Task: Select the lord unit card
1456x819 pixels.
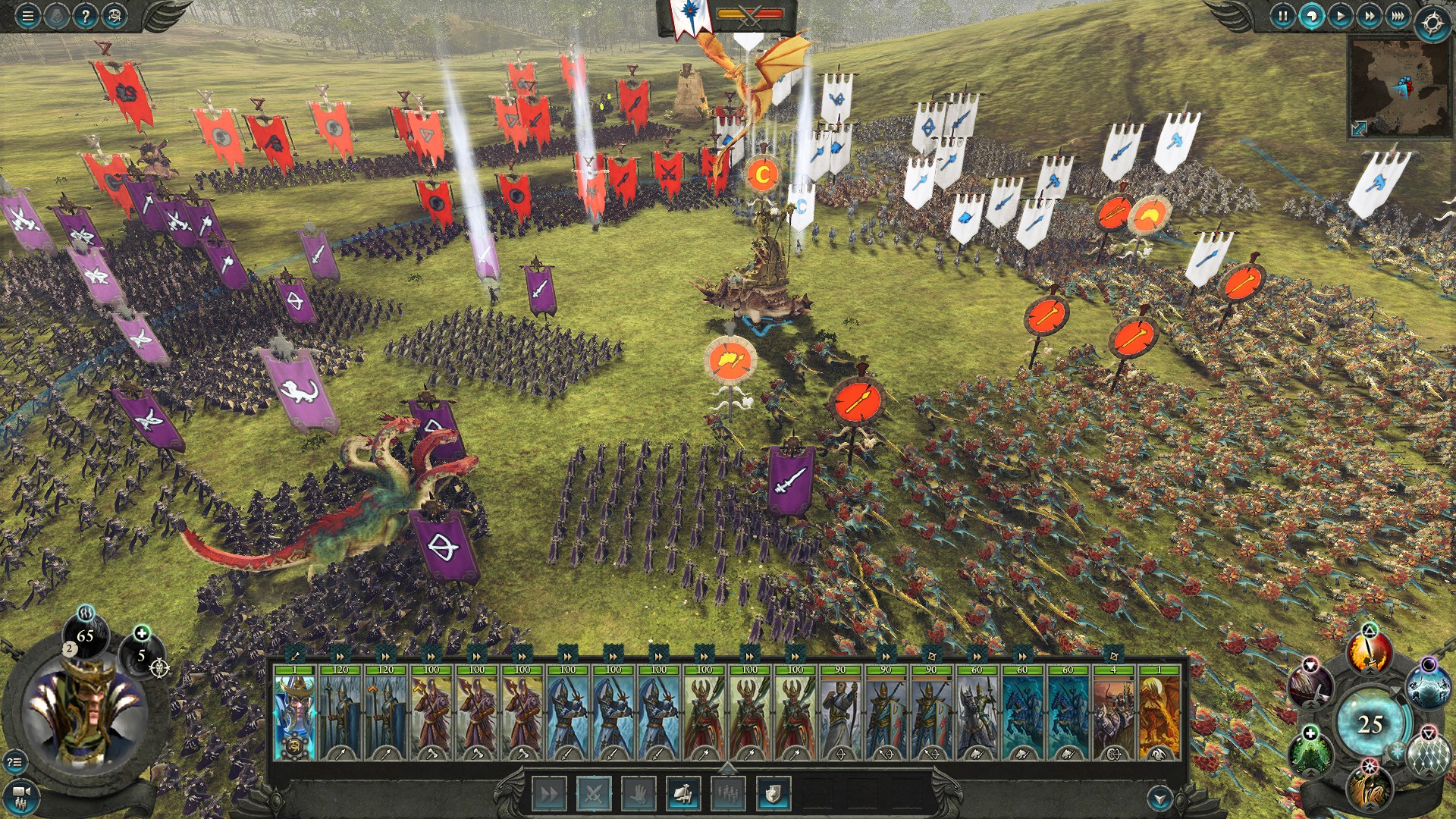Action: pos(294,713)
